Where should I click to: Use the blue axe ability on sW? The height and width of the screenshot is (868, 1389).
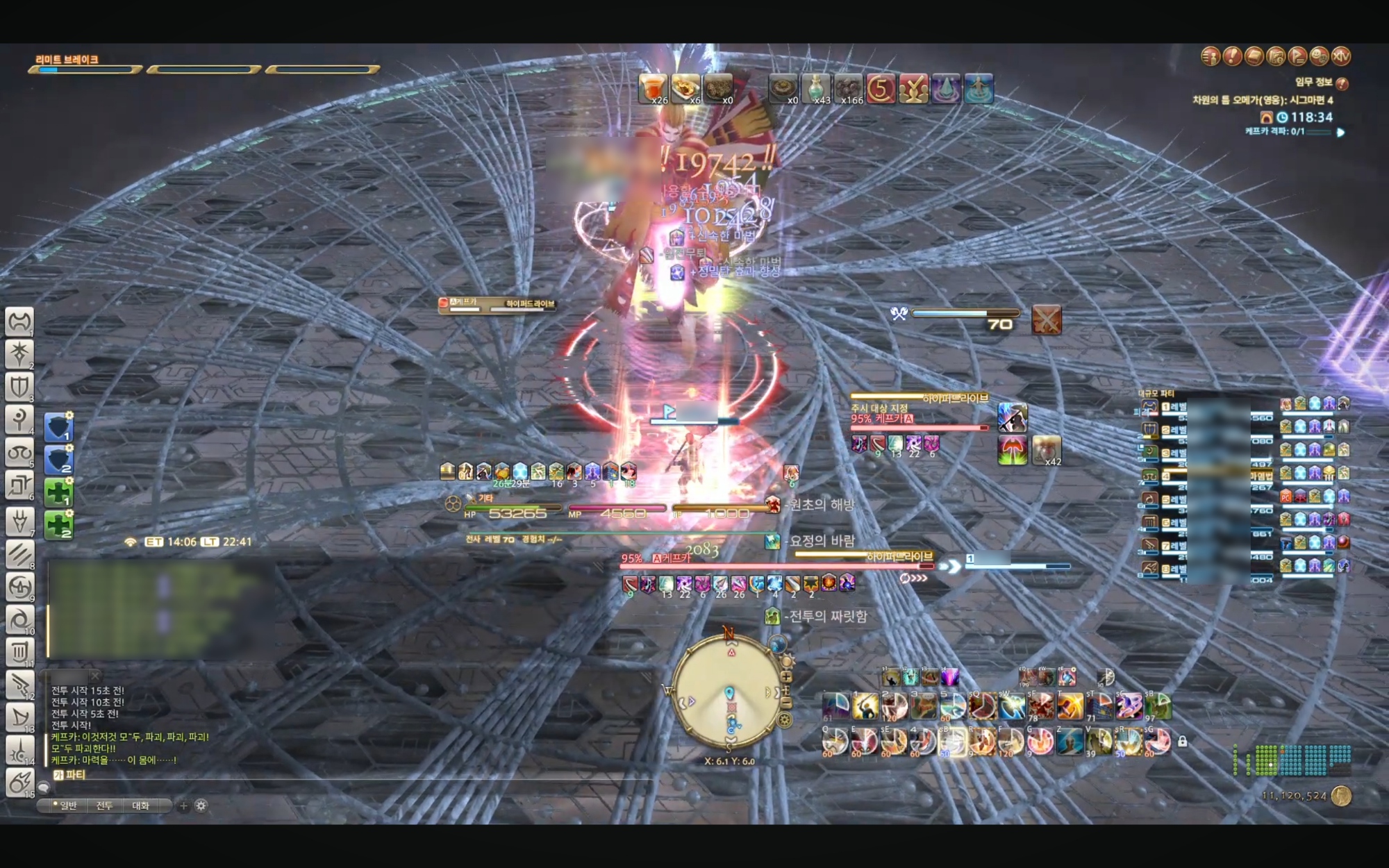click(1011, 707)
